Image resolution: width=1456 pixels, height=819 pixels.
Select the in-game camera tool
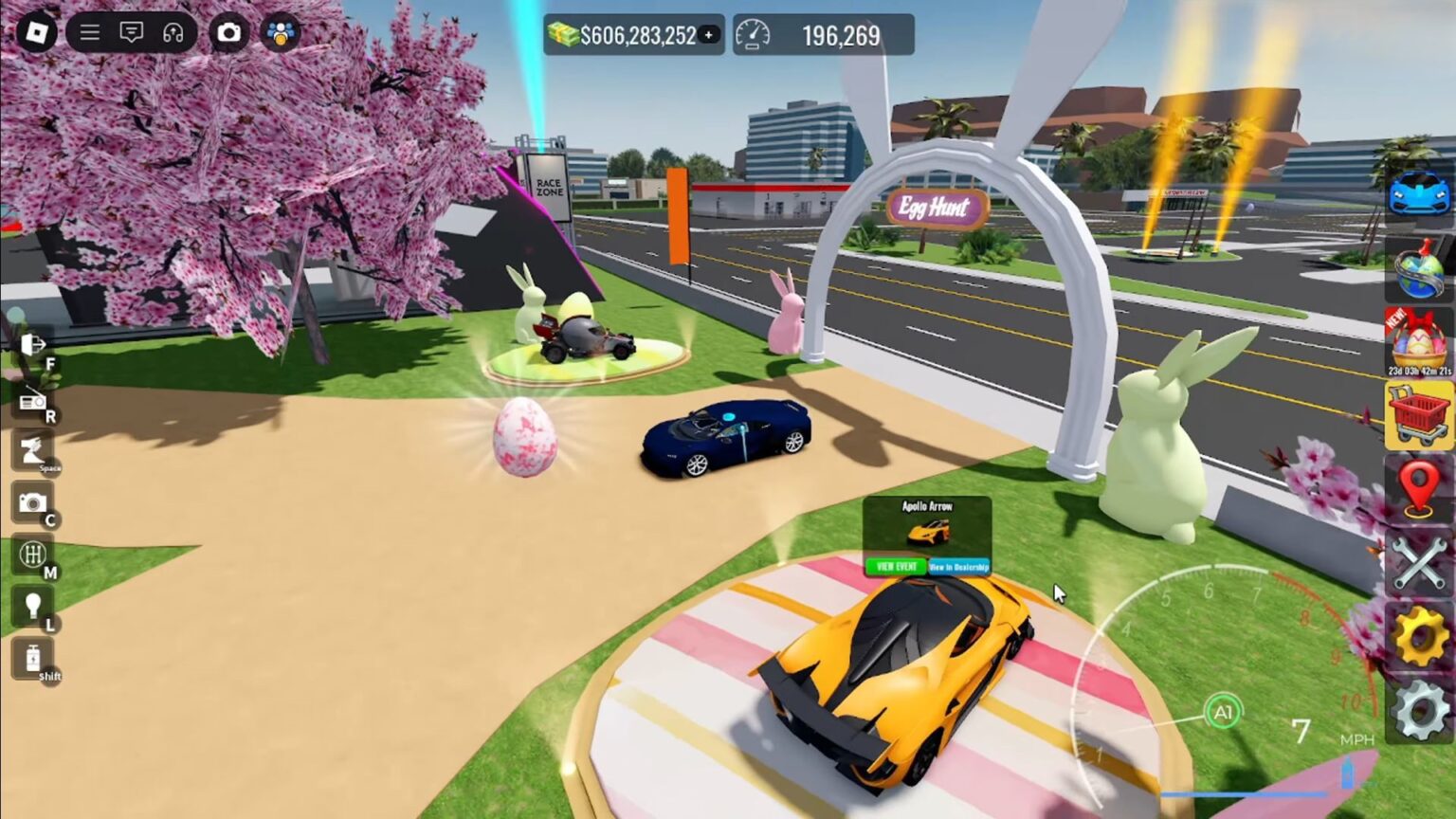pyautogui.click(x=33, y=502)
